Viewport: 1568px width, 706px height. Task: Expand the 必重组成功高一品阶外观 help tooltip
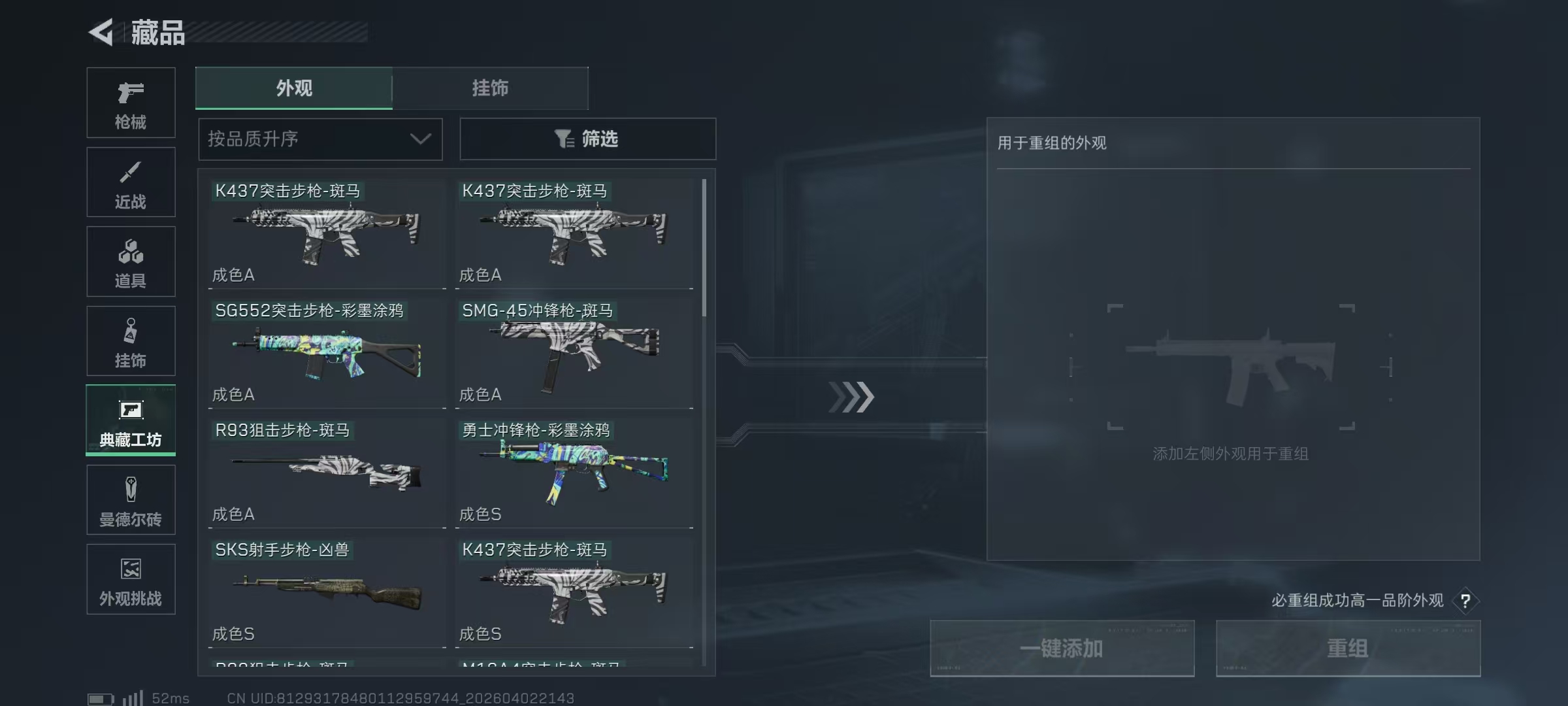[x=1465, y=601]
